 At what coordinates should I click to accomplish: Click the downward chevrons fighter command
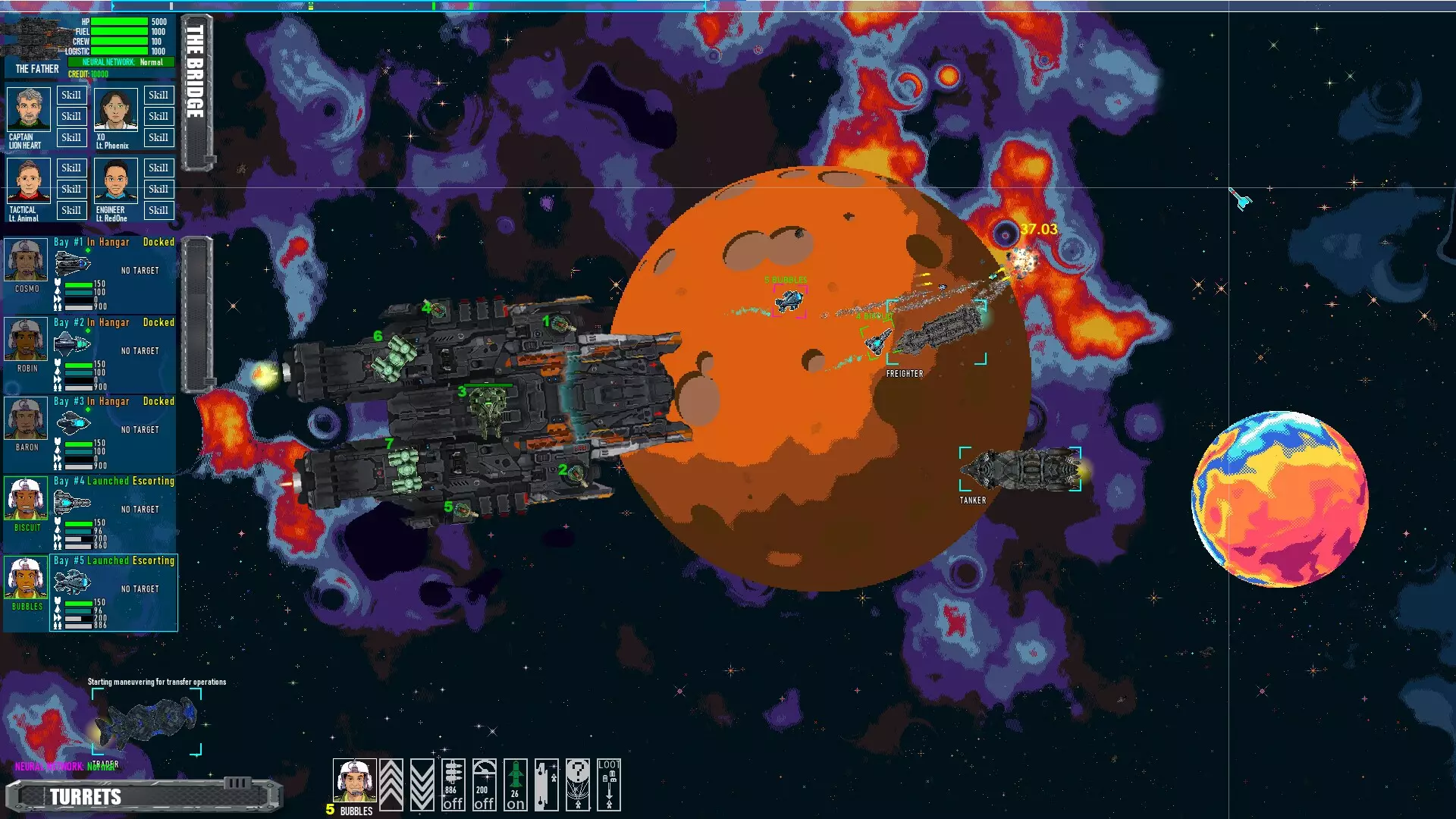[x=422, y=785]
